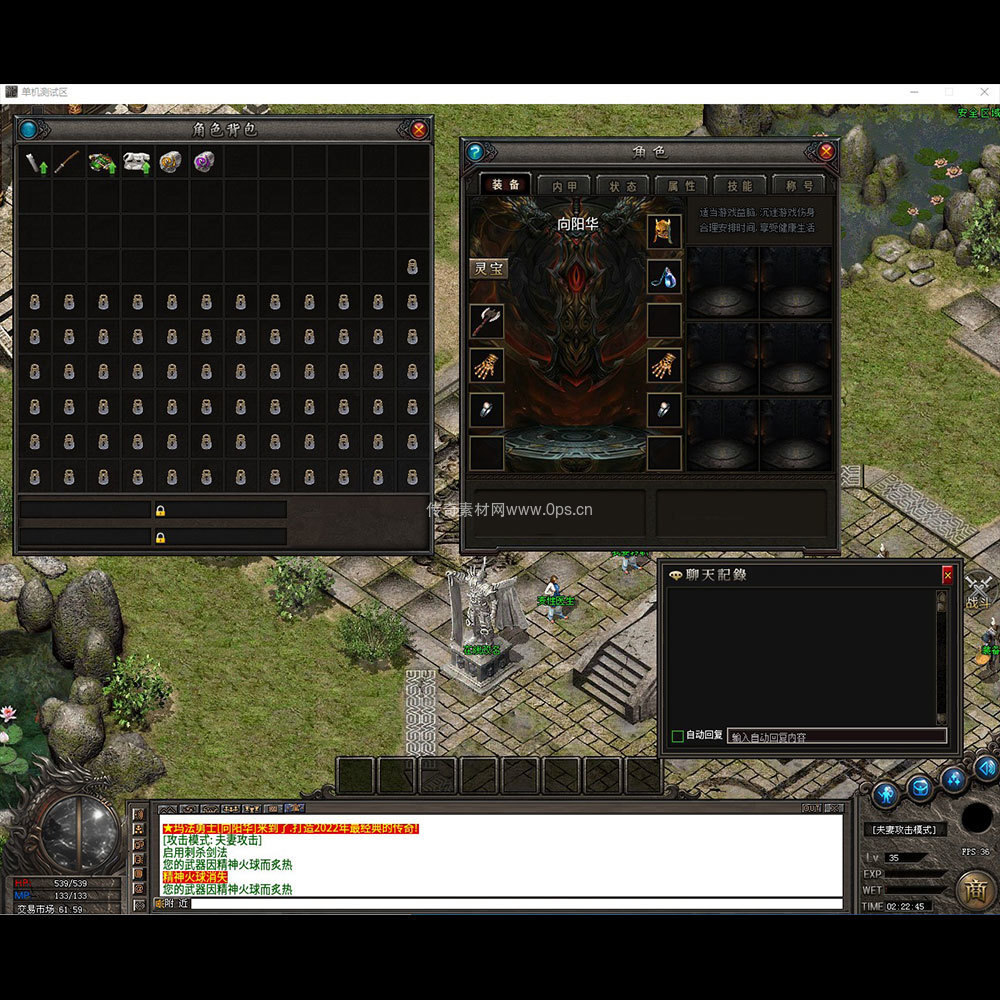Select the equipped axe weapon slot

coord(487,320)
